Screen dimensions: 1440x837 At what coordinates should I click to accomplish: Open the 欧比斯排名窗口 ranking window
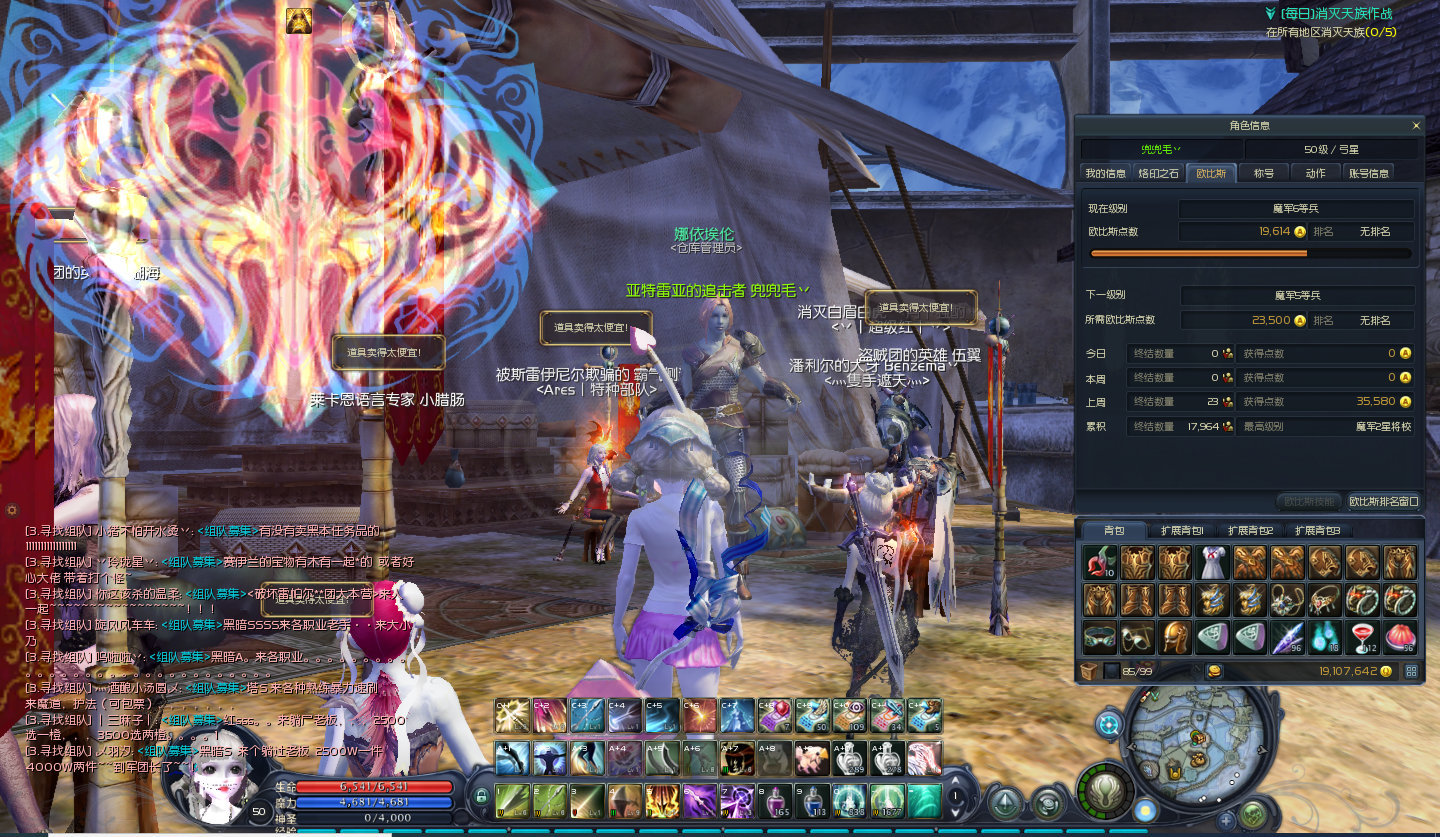pos(1383,501)
